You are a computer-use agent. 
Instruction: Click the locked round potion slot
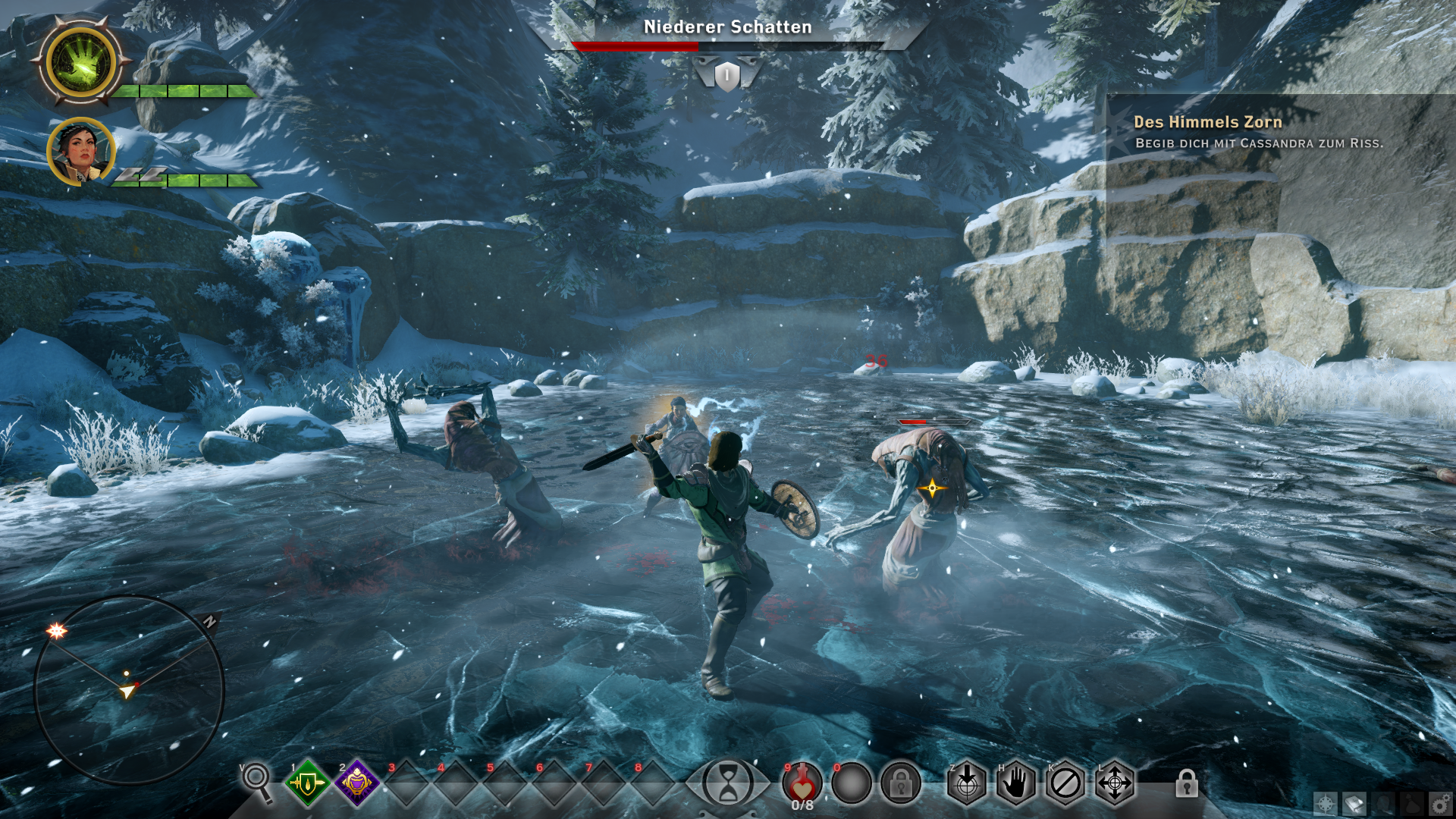click(901, 783)
